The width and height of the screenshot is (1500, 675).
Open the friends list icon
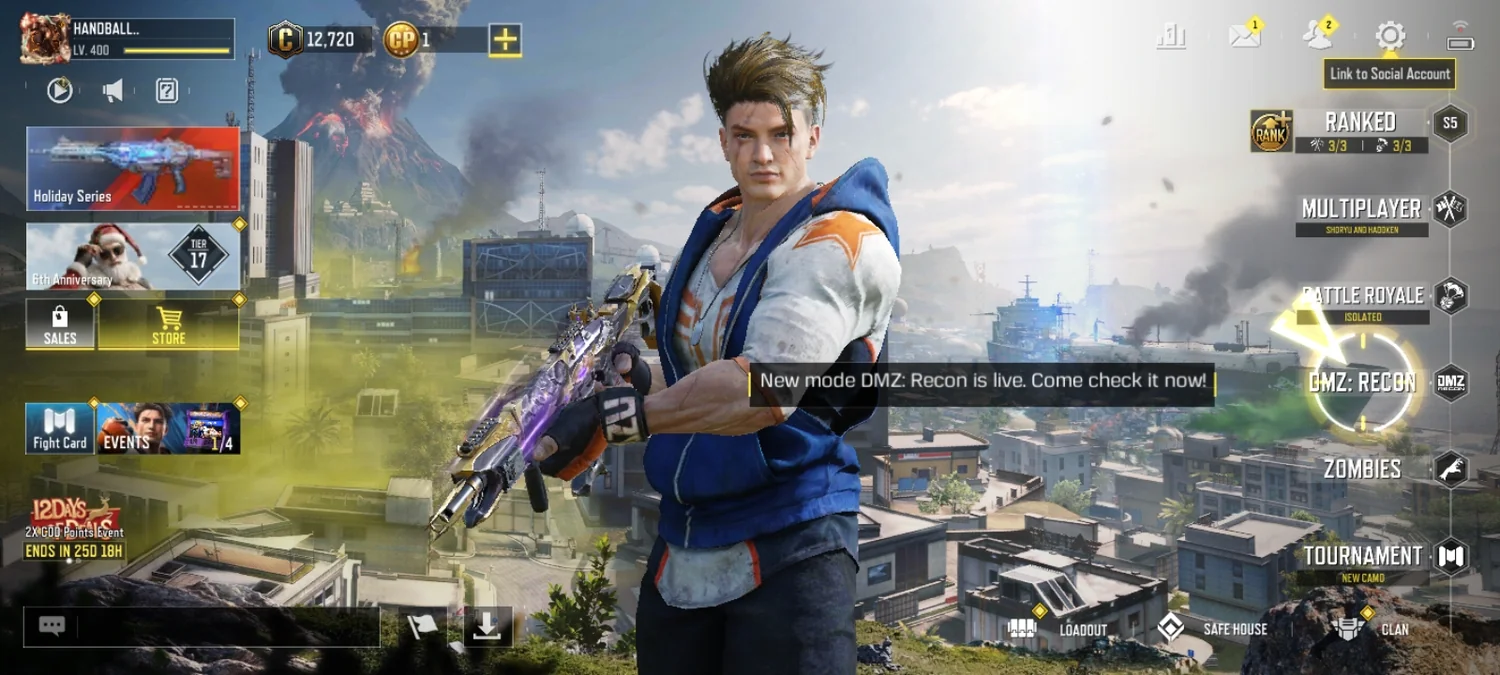point(1318,37)
